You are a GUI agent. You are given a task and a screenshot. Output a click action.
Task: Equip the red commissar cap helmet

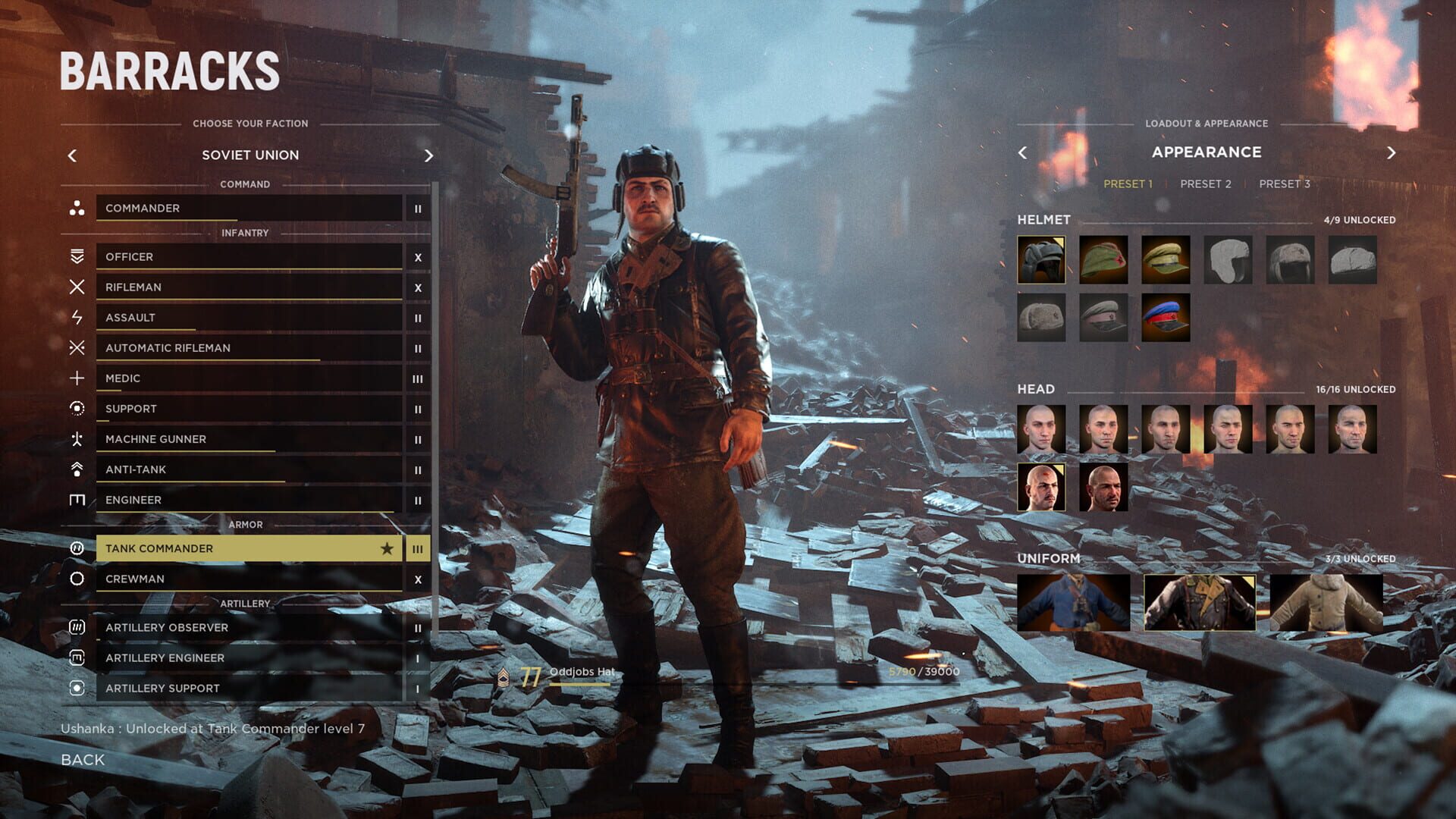1103,317
